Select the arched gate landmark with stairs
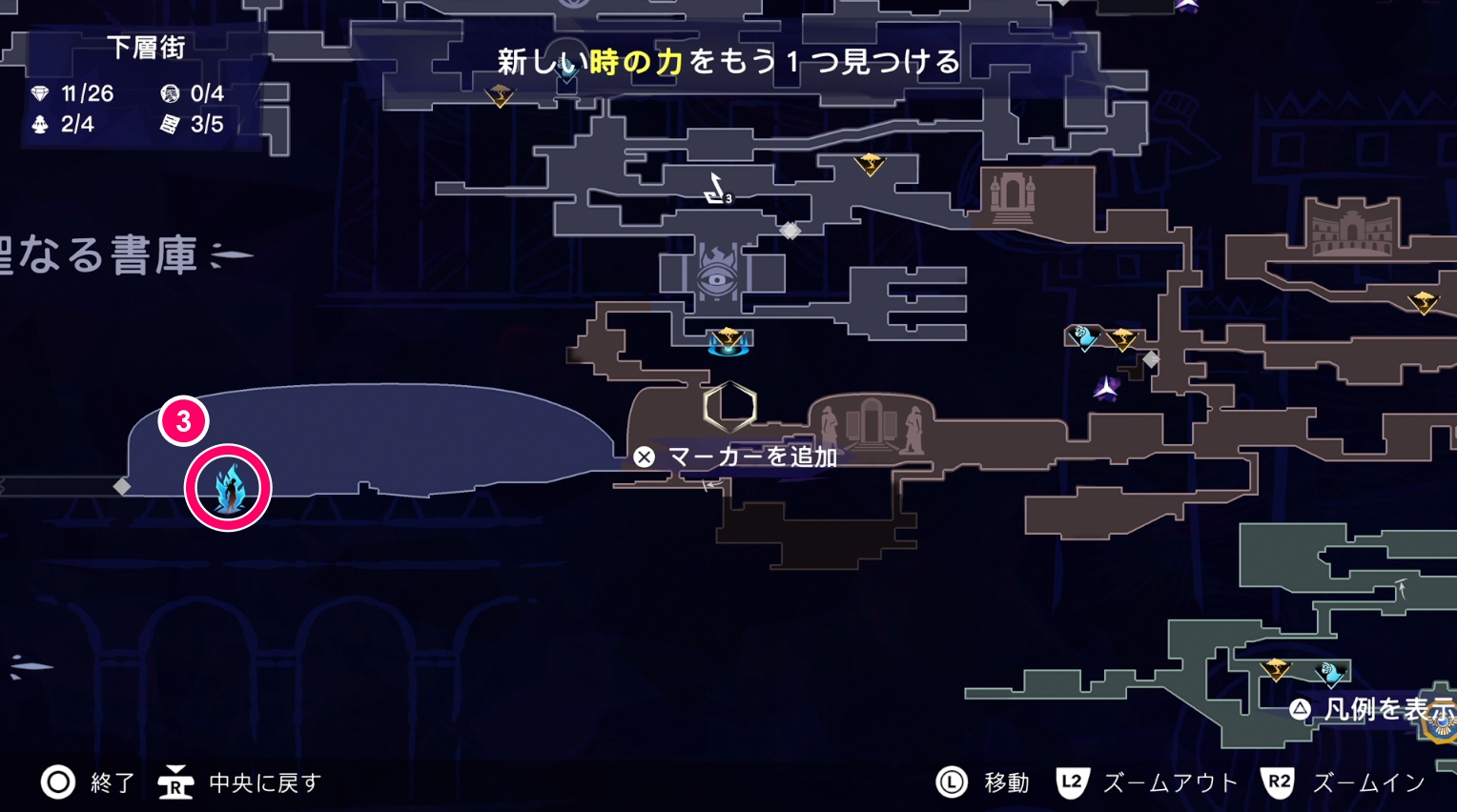1457x812 pixels. coord(1012,197)
